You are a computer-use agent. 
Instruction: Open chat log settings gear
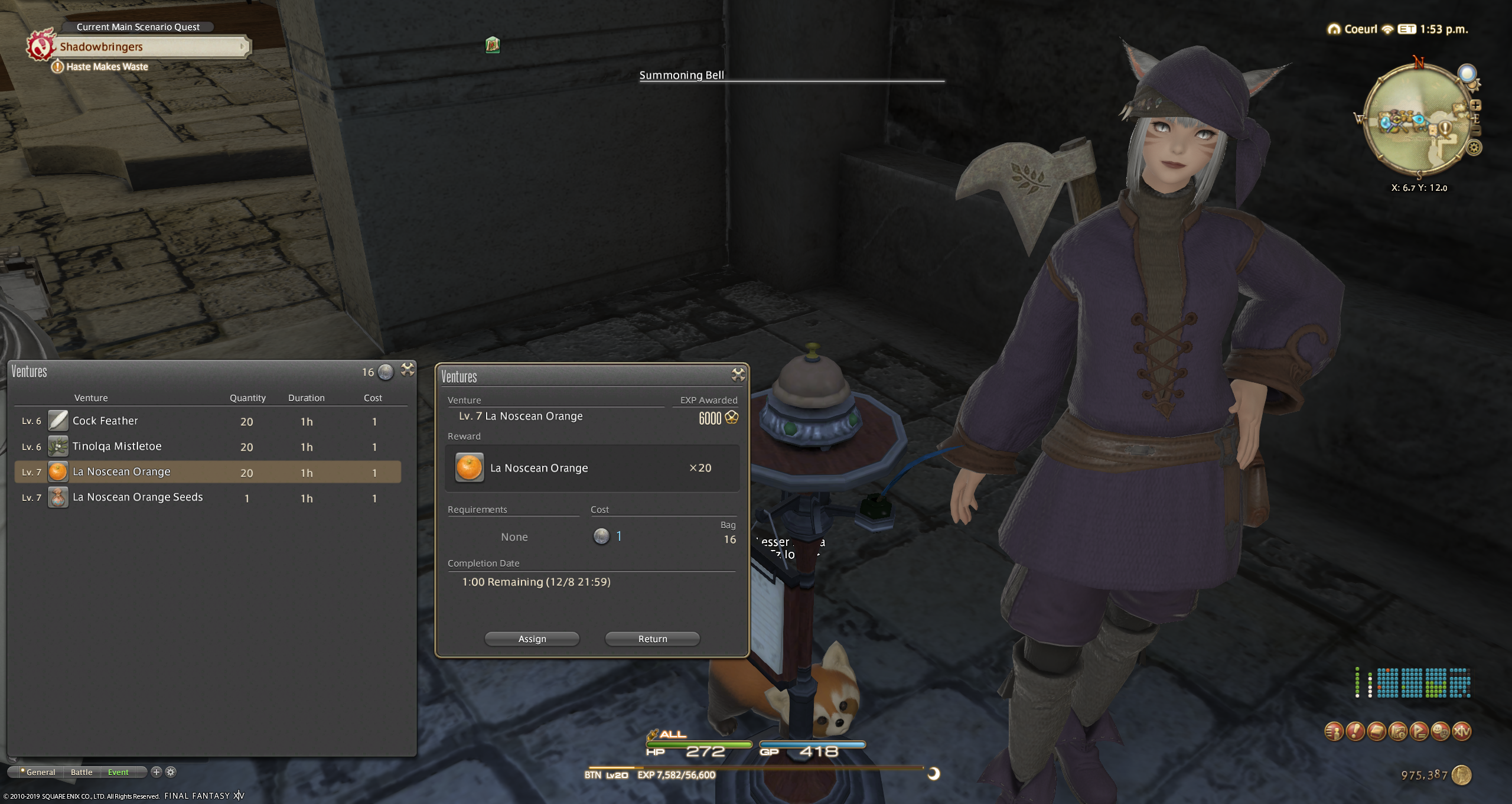click(x=171, y=772)
